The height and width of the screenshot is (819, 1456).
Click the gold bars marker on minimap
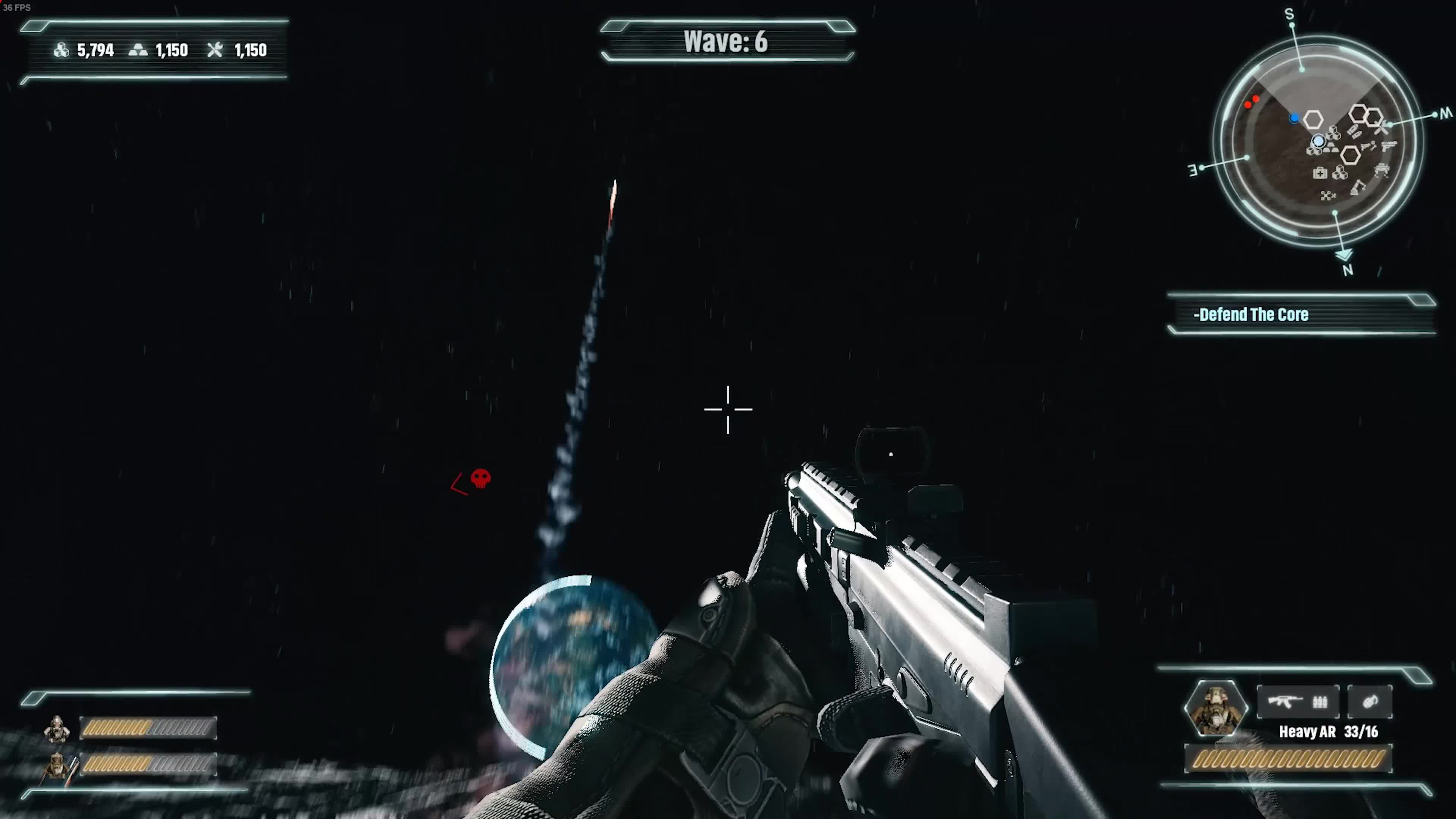[x=1330, y=148]
